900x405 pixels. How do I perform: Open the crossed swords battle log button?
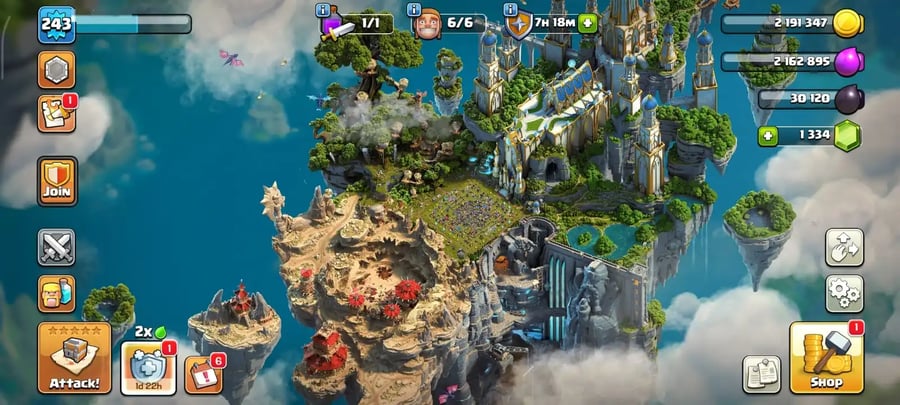point(56,247)
